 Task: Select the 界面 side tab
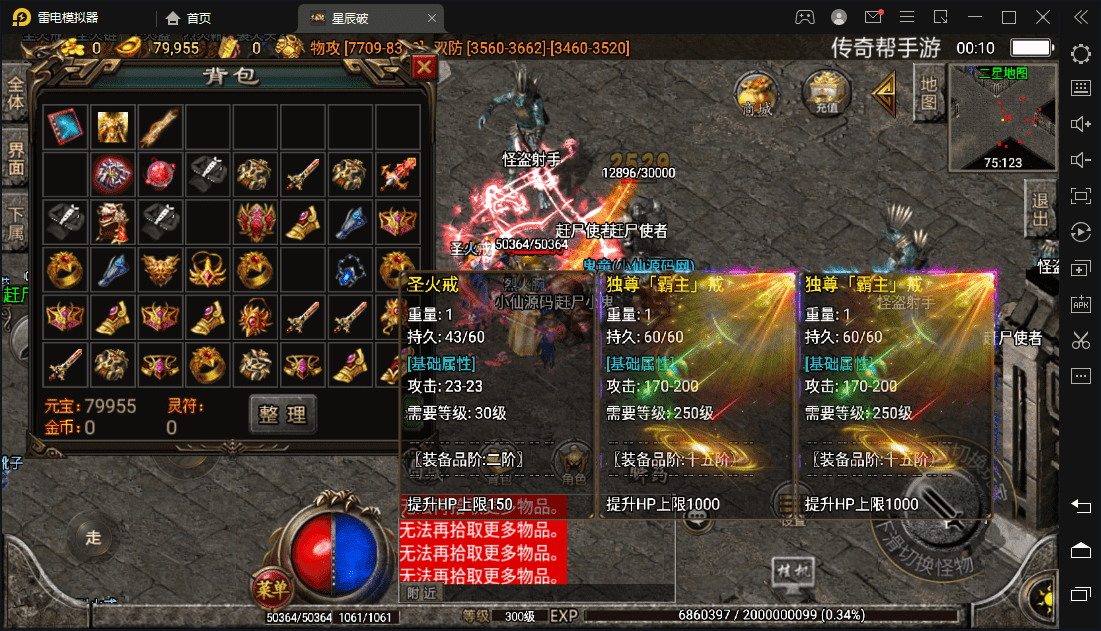[14, 157]
